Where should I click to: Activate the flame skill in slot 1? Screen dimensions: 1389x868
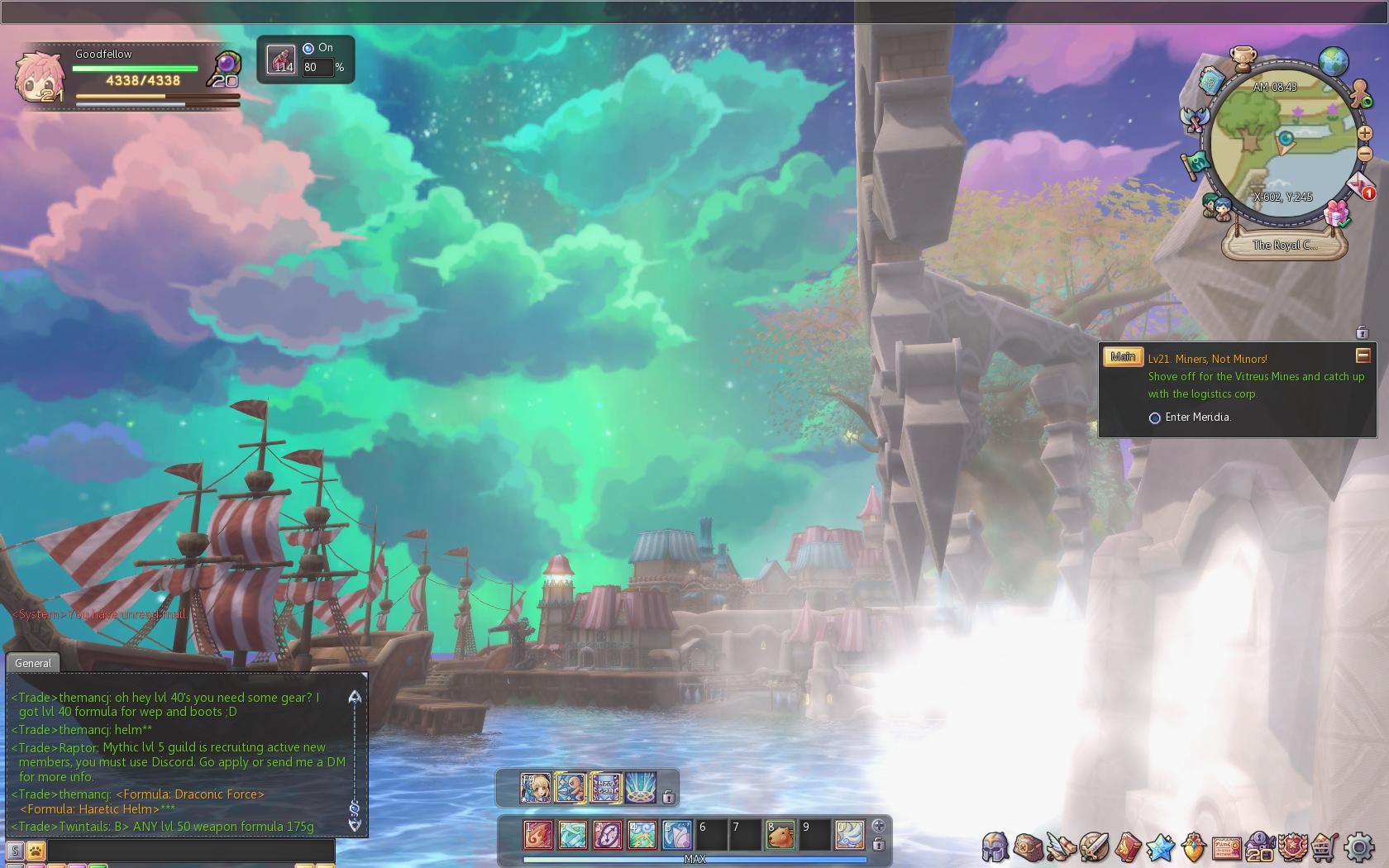click(537, 834)
